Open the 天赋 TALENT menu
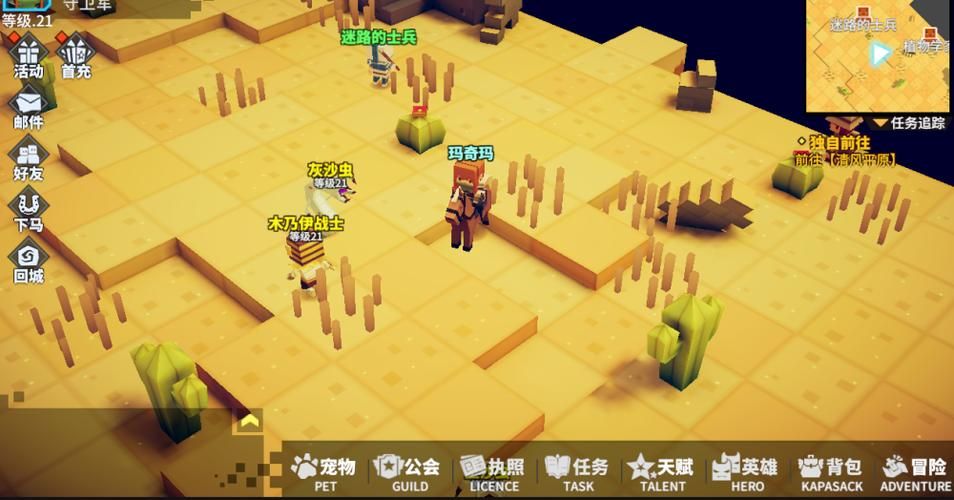The height and width of the screenshot is (500, 954). click(661, 471)
